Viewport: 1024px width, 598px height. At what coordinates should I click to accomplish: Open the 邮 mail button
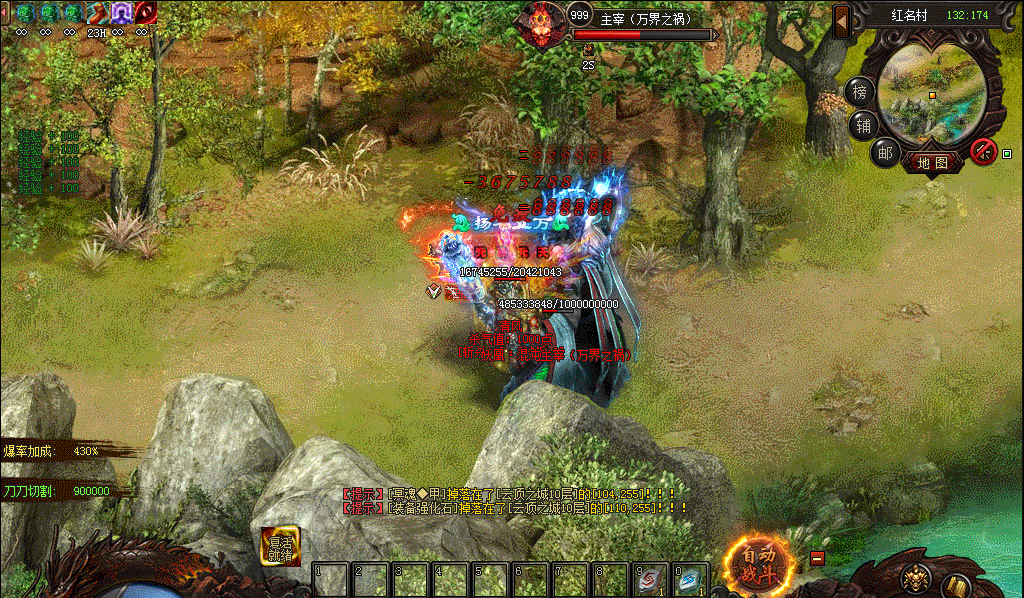coord(884,152)
